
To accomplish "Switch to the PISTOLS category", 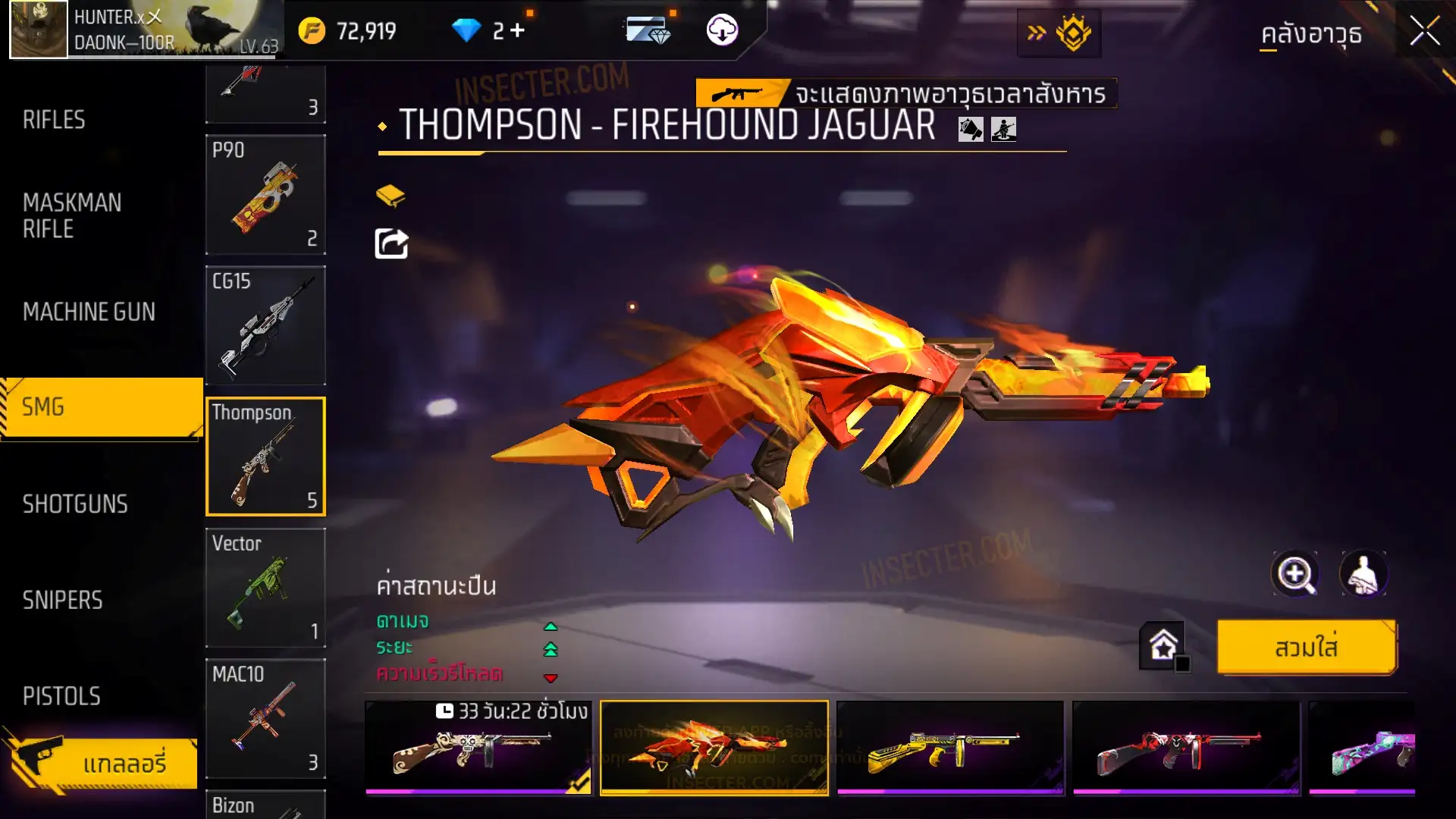I will (61, 696).
